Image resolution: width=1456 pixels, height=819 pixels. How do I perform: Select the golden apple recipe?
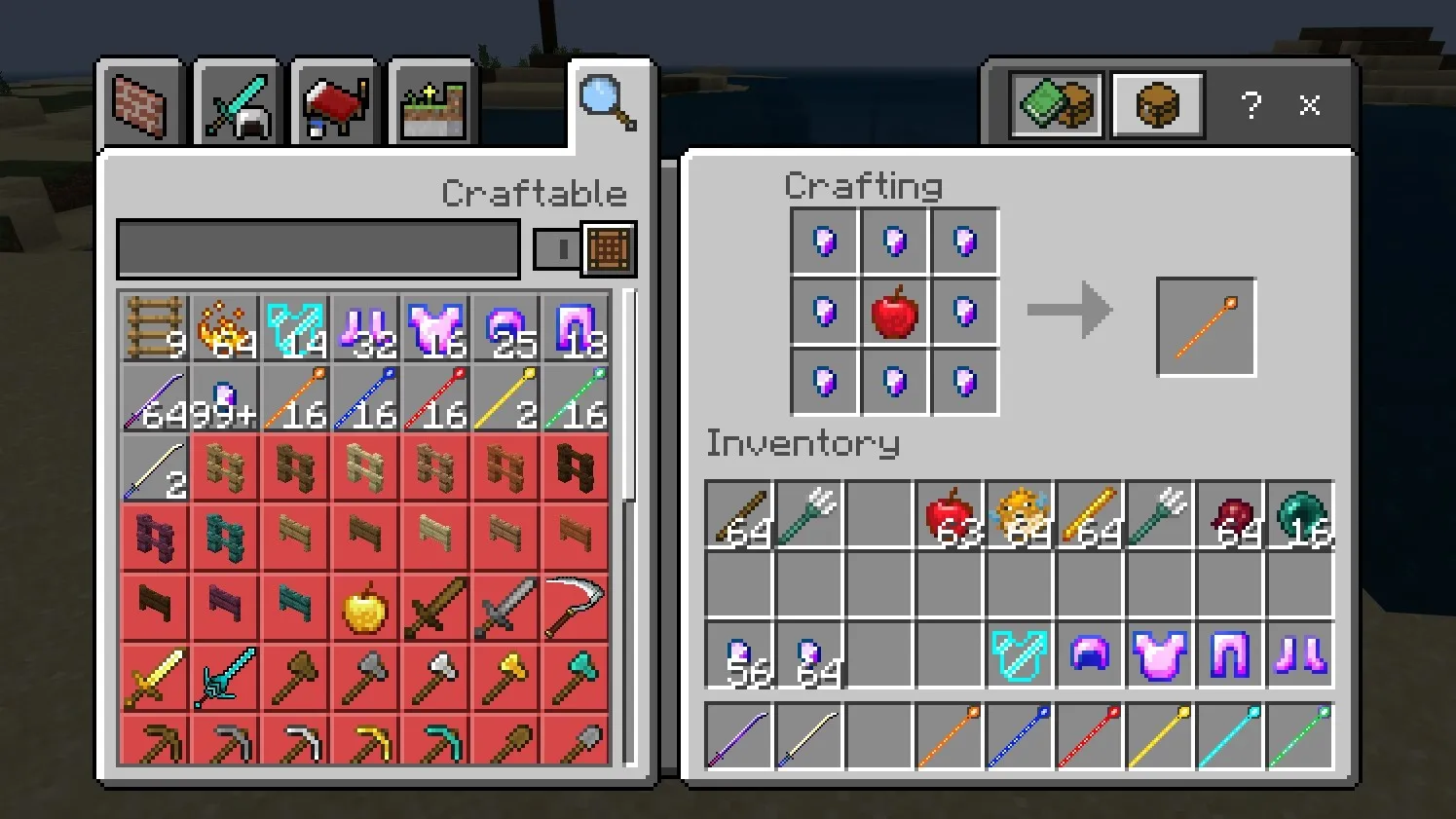pos(364,606)
